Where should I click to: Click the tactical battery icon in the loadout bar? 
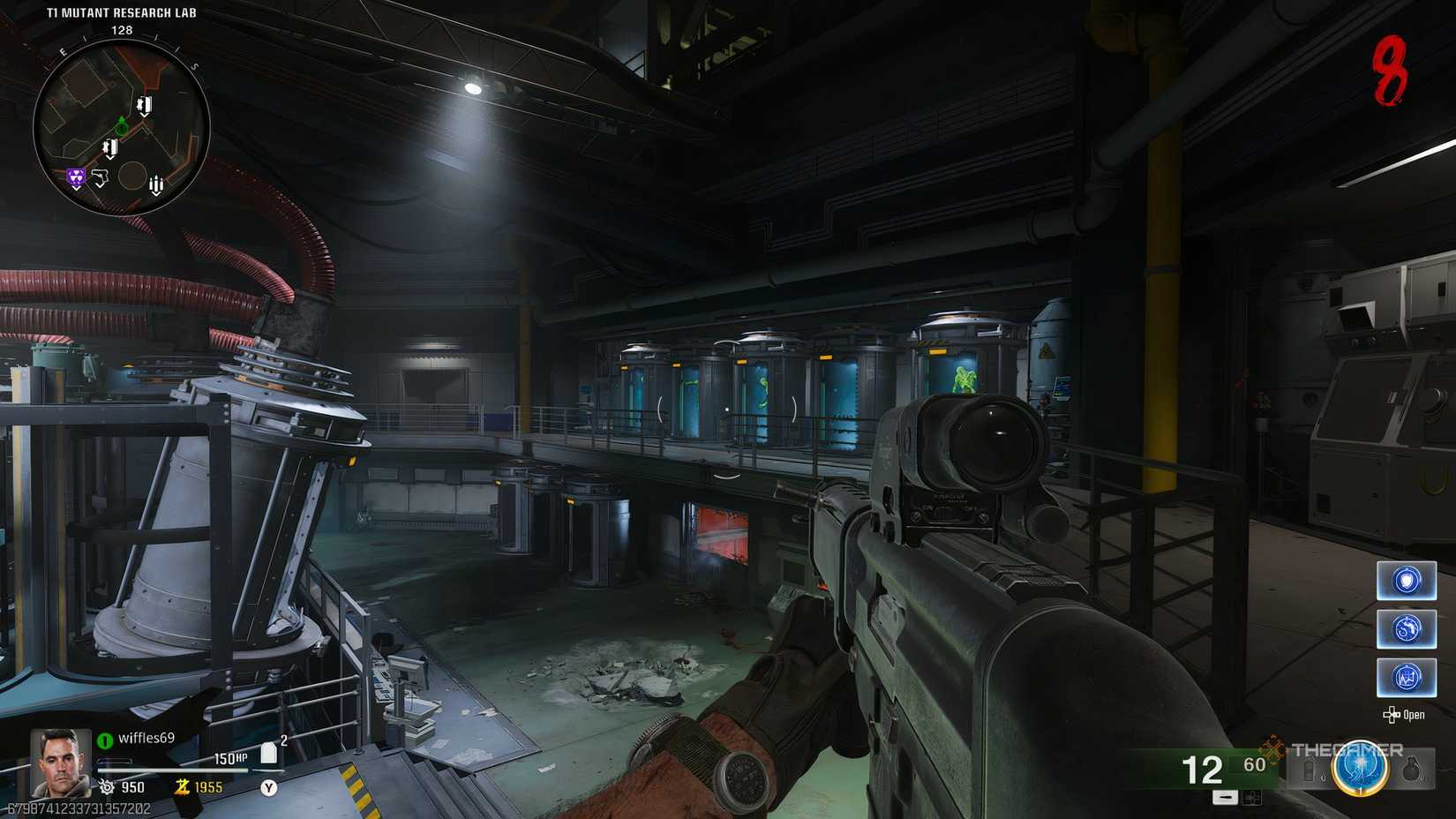point(1309,770)
